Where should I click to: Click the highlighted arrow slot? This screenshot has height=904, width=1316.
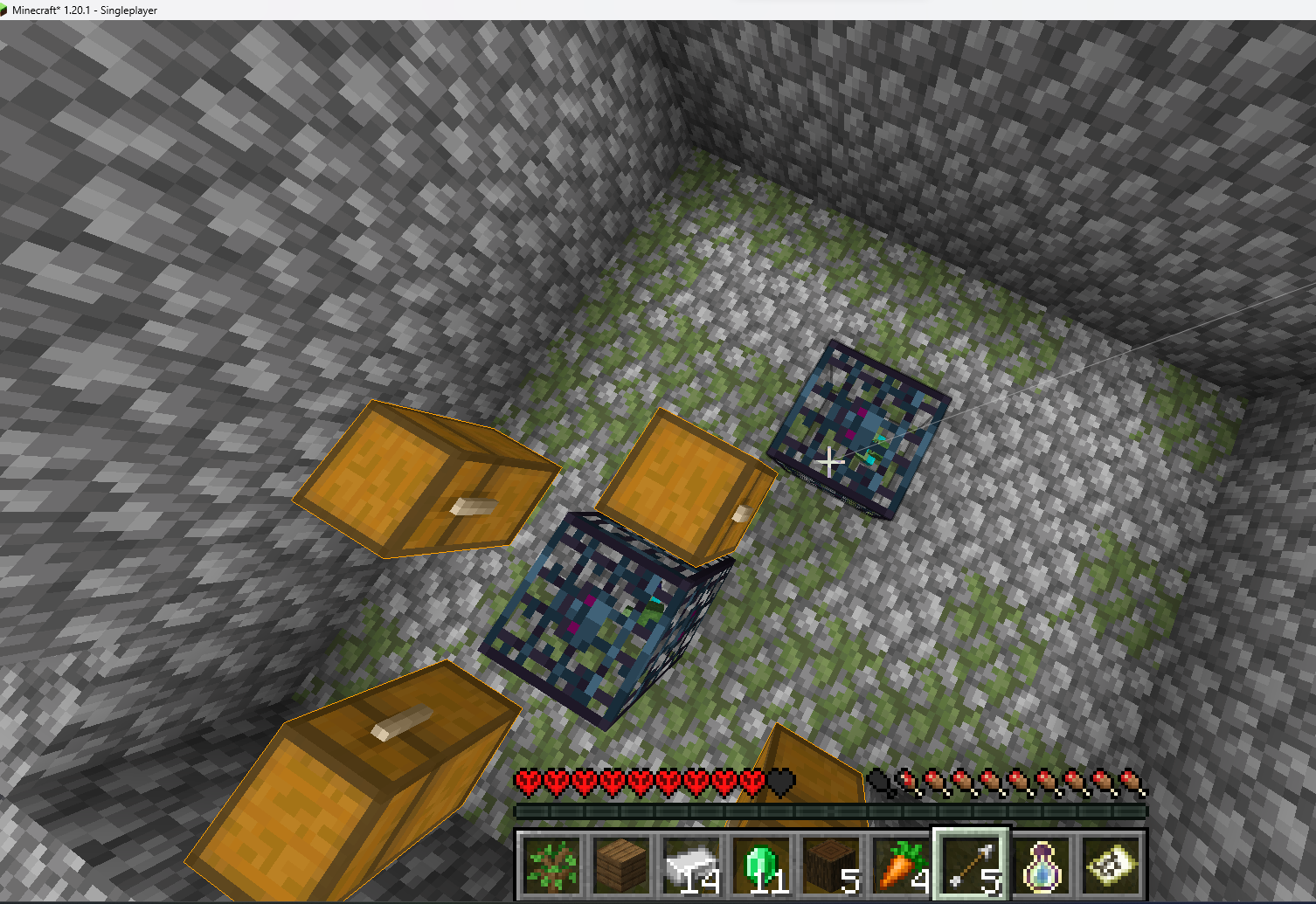[971, 865]
